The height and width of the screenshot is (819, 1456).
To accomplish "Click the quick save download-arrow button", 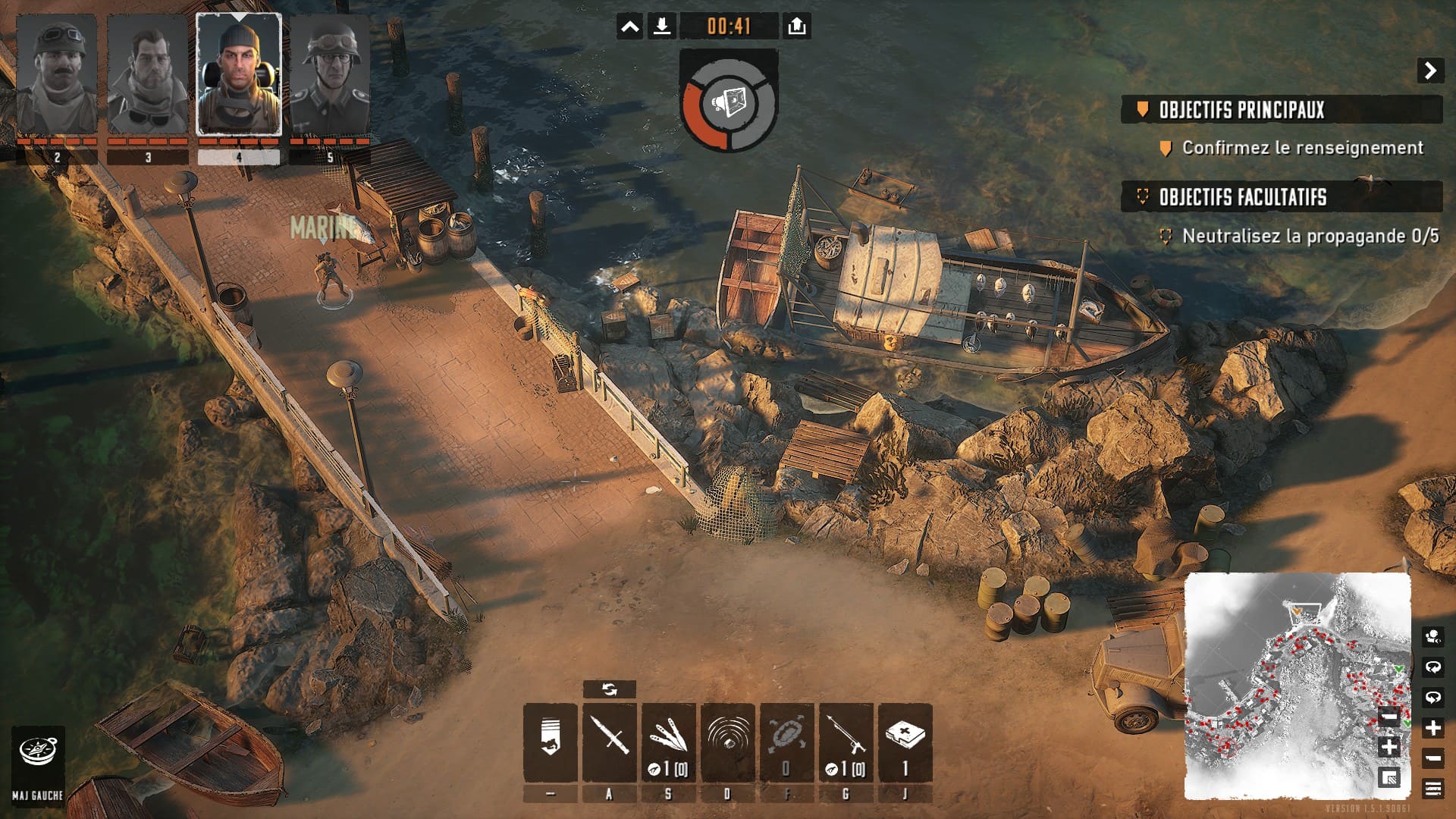I will tap(662, 27).
